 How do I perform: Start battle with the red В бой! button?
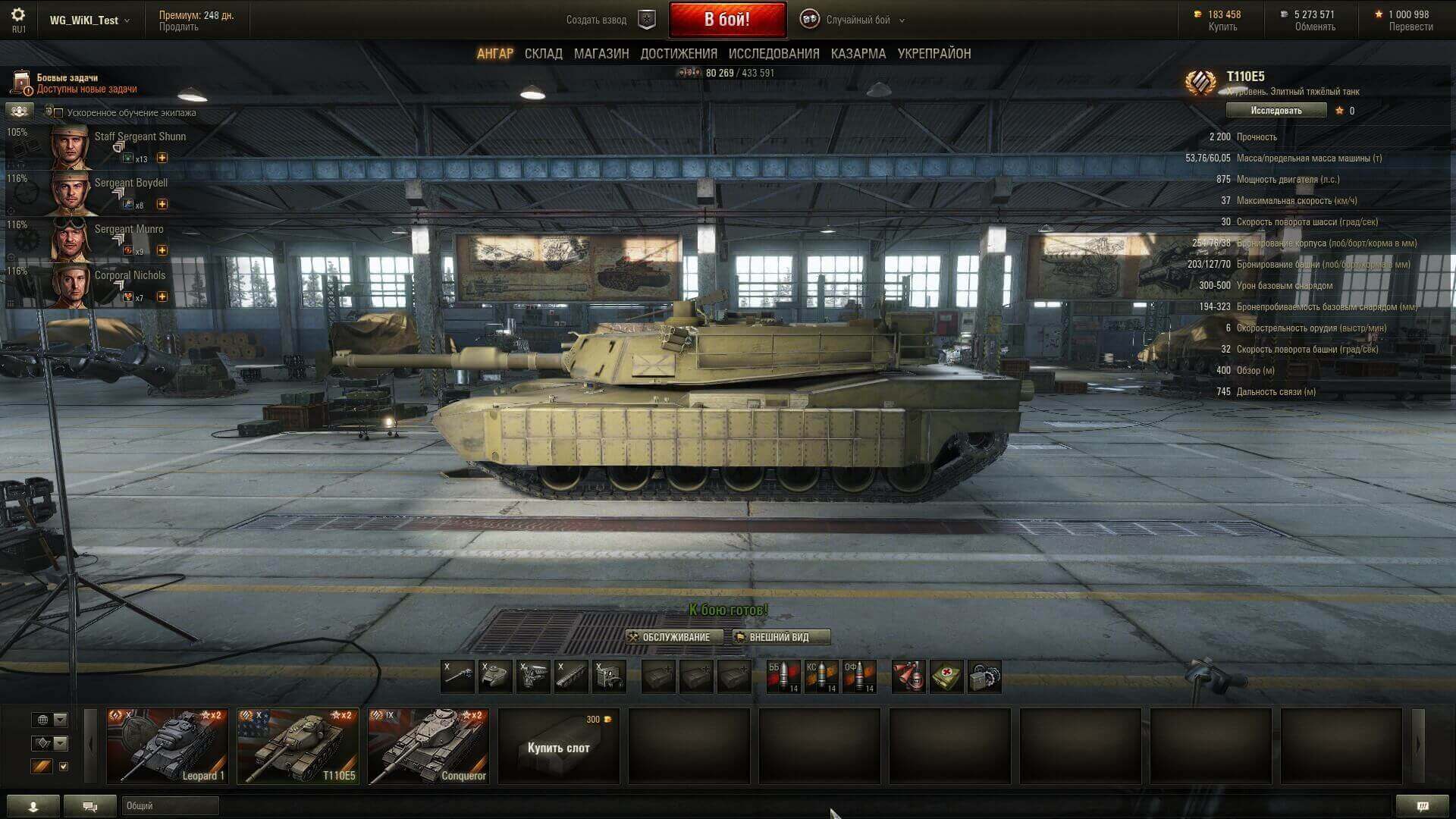[726, 20]
